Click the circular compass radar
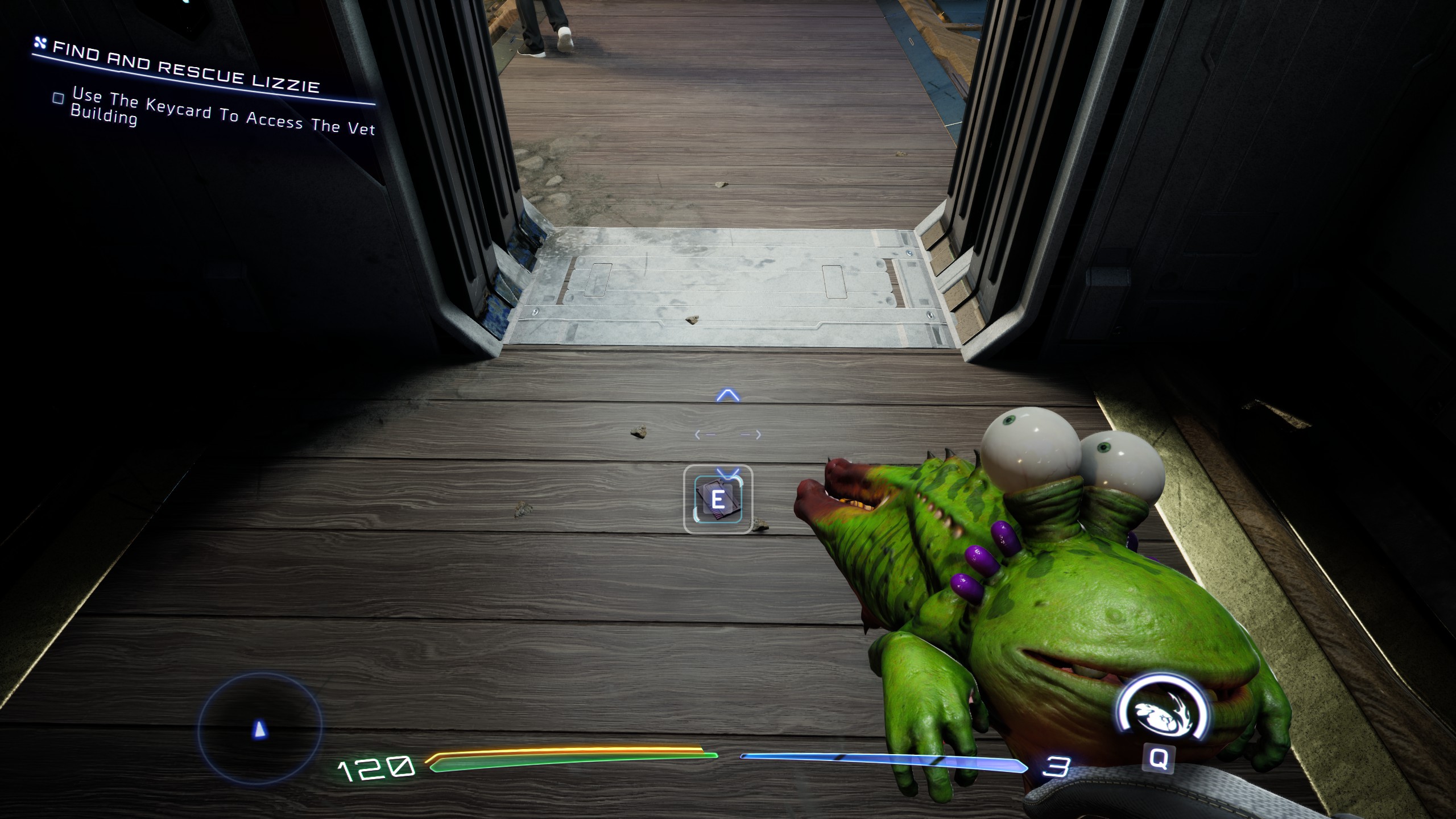The height and width of the screenshot is (819, 1456). click(x=260, y=728)
